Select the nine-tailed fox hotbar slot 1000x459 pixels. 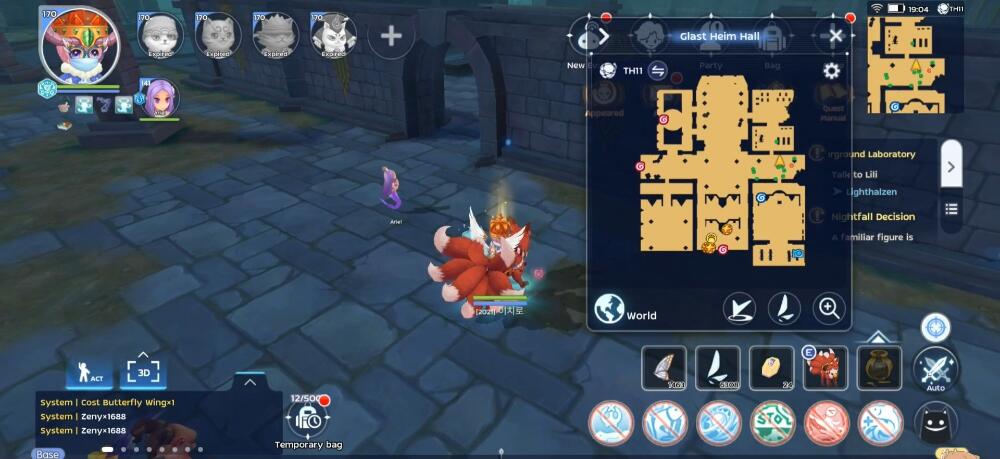(825, 367)
